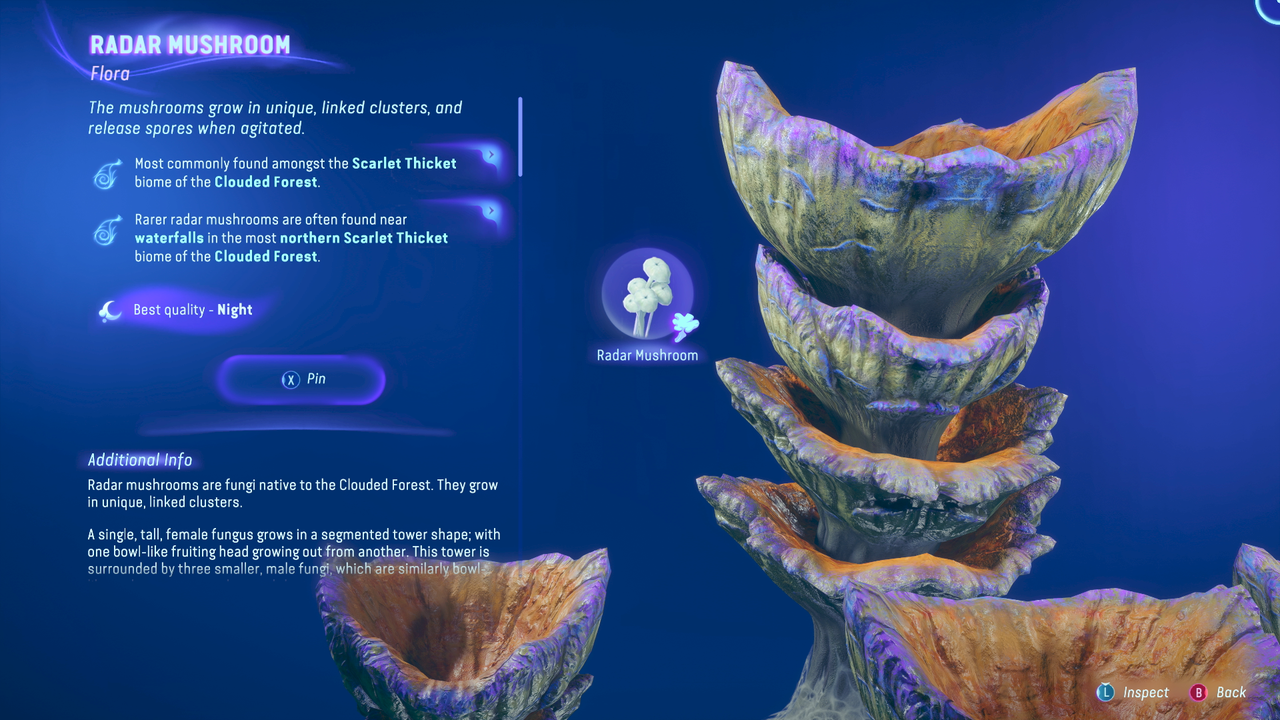Click the L button icon next to Inspect
1280x720 pixels.
(x=1106, y=692)
